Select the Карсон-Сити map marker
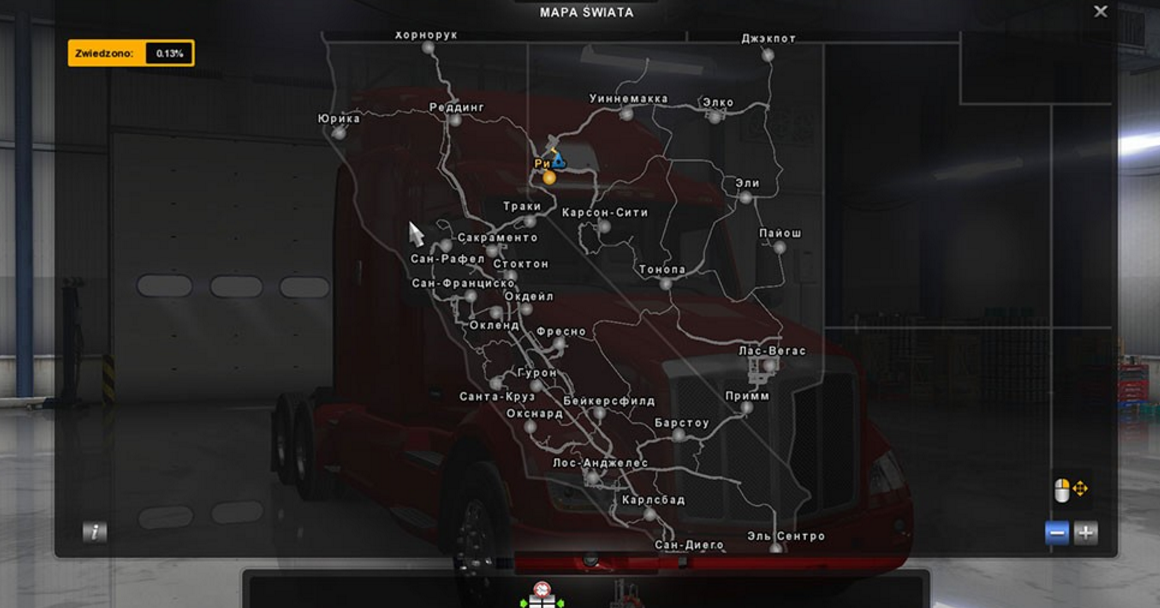 click(x=604, y=227)
